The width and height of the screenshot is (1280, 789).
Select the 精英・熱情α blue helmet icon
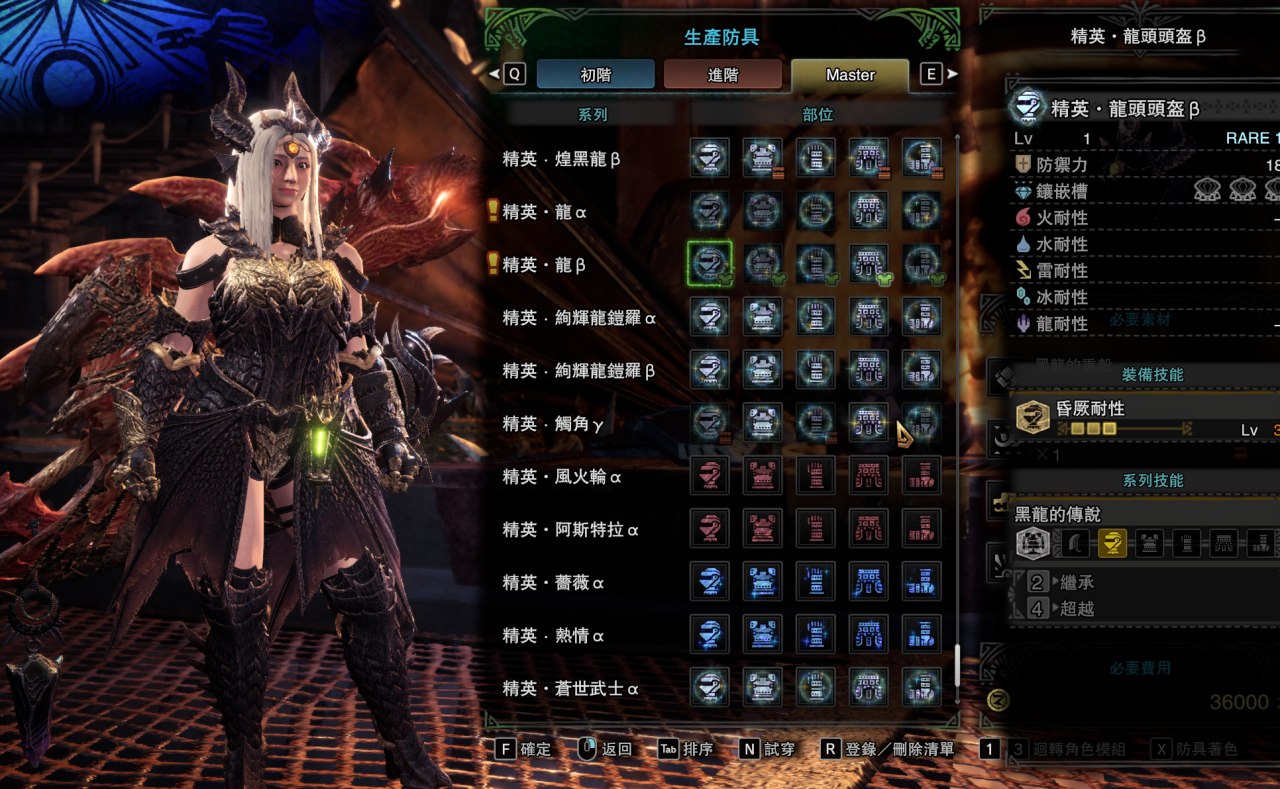[709, 634]
